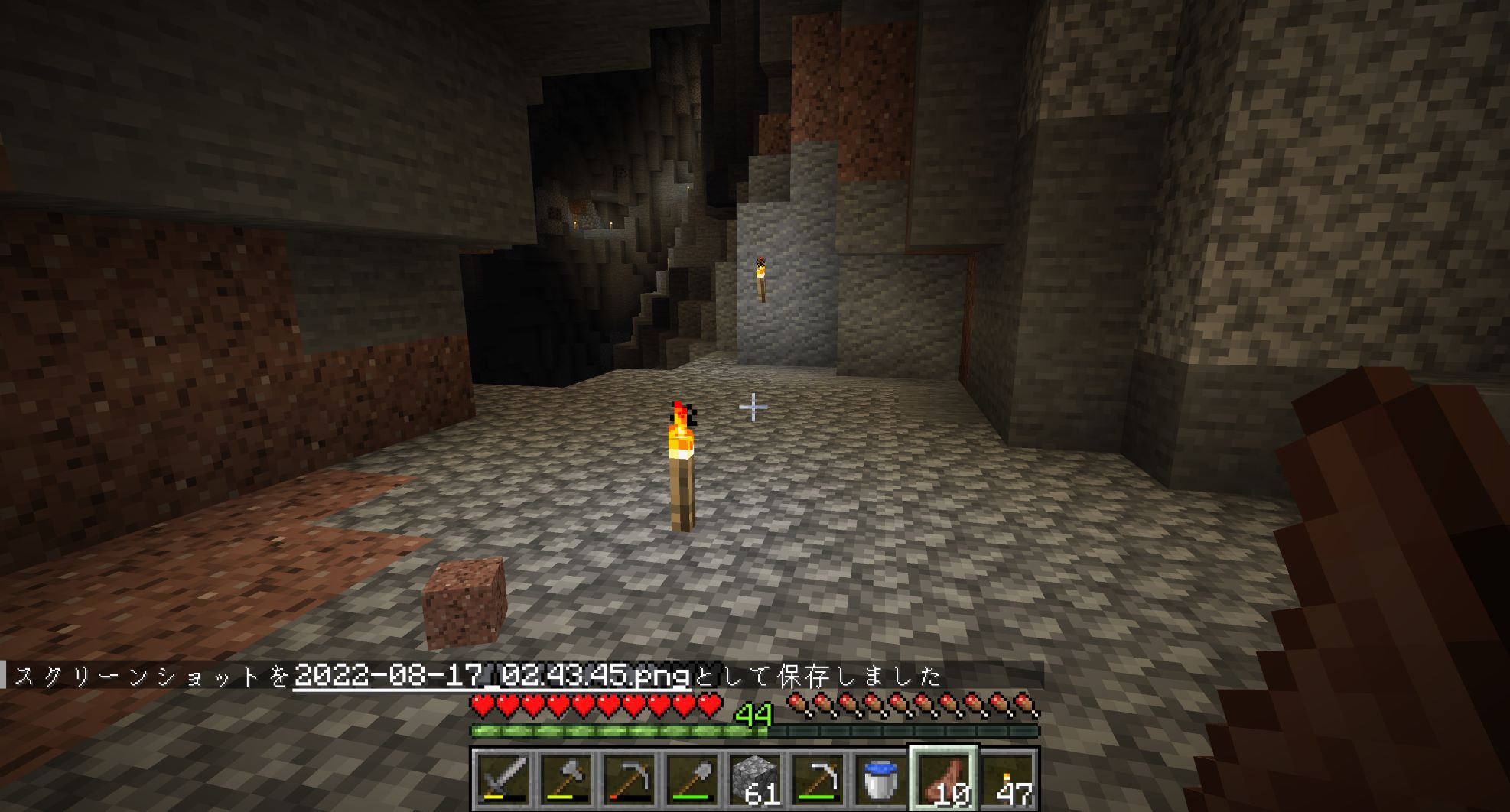Select the cobblestone stack of 61
Screen dimensions: 1510x812
pyautogui.click(x=754, y=778)
